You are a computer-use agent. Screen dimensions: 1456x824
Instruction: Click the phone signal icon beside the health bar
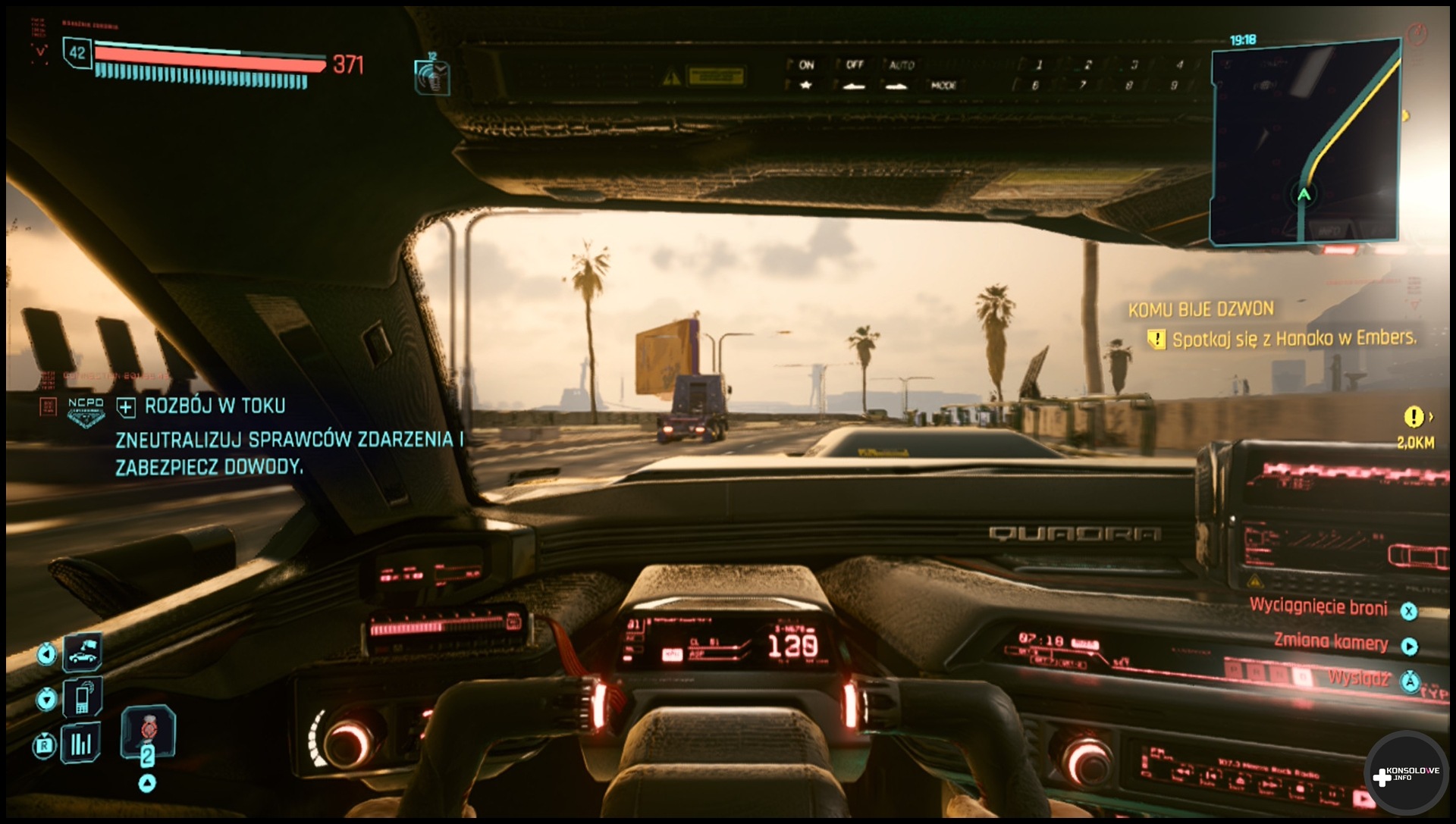[x=431, y=77]
